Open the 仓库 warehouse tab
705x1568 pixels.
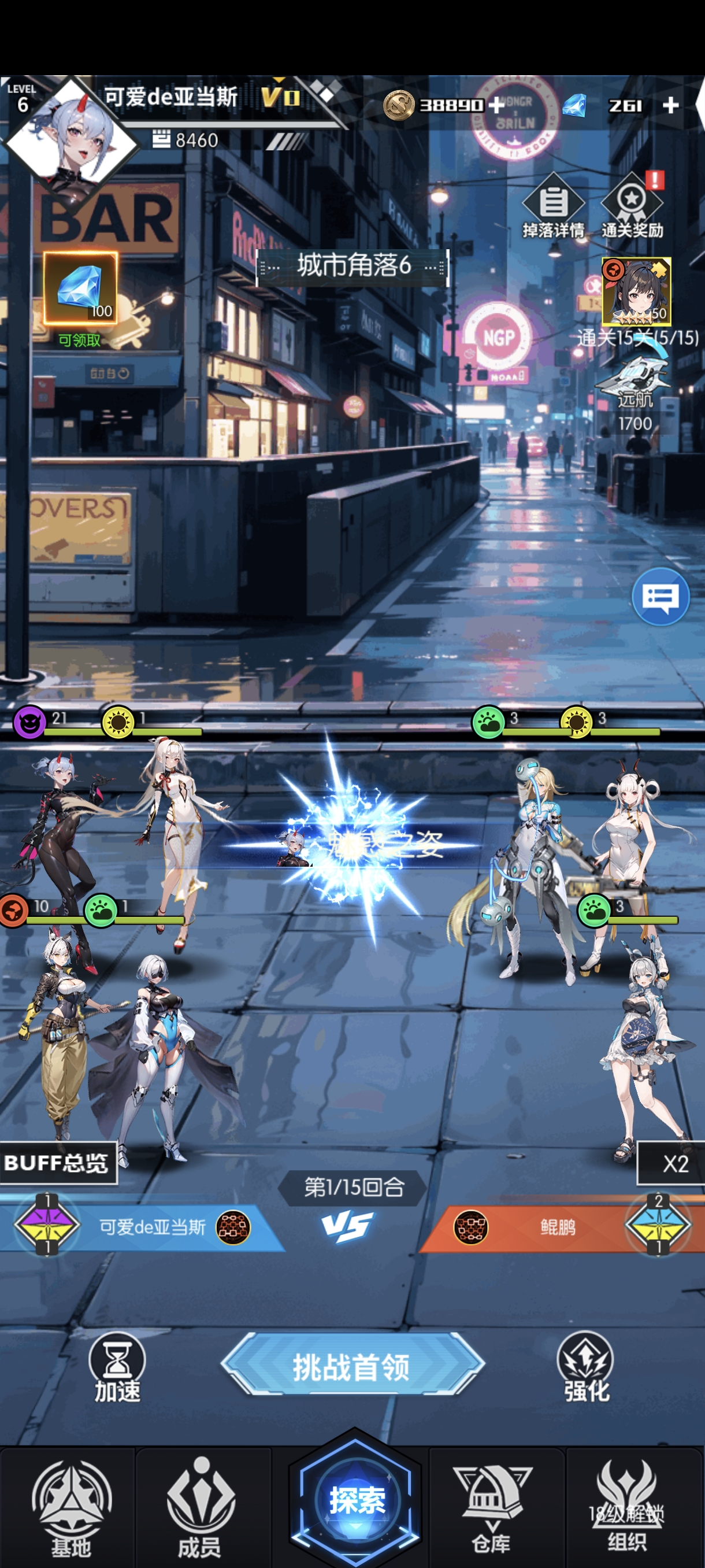pos(492,1508)
